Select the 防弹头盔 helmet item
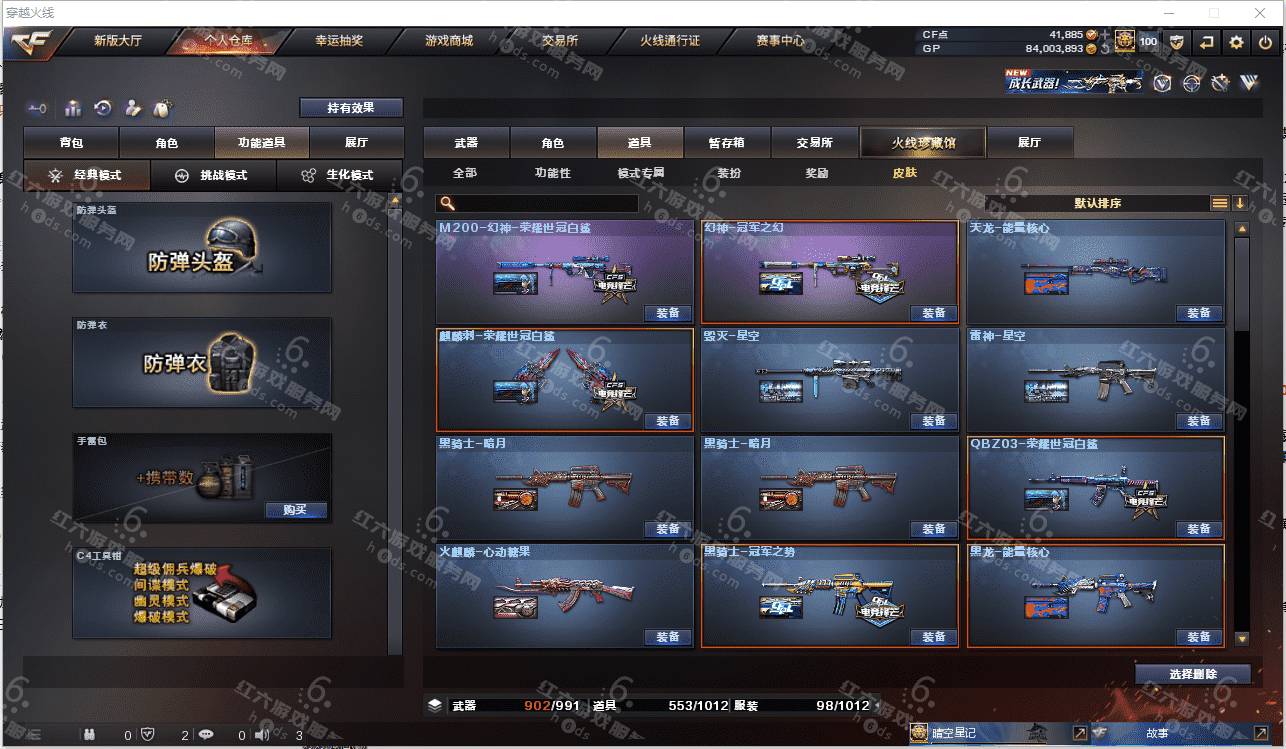 [201, 248]
